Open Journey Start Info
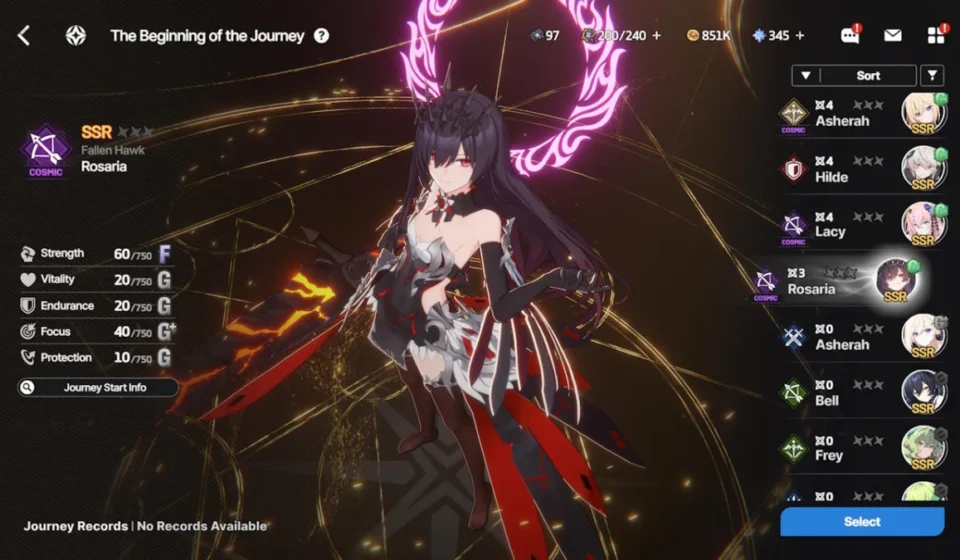Screen dimensions: 960x560 98,387
